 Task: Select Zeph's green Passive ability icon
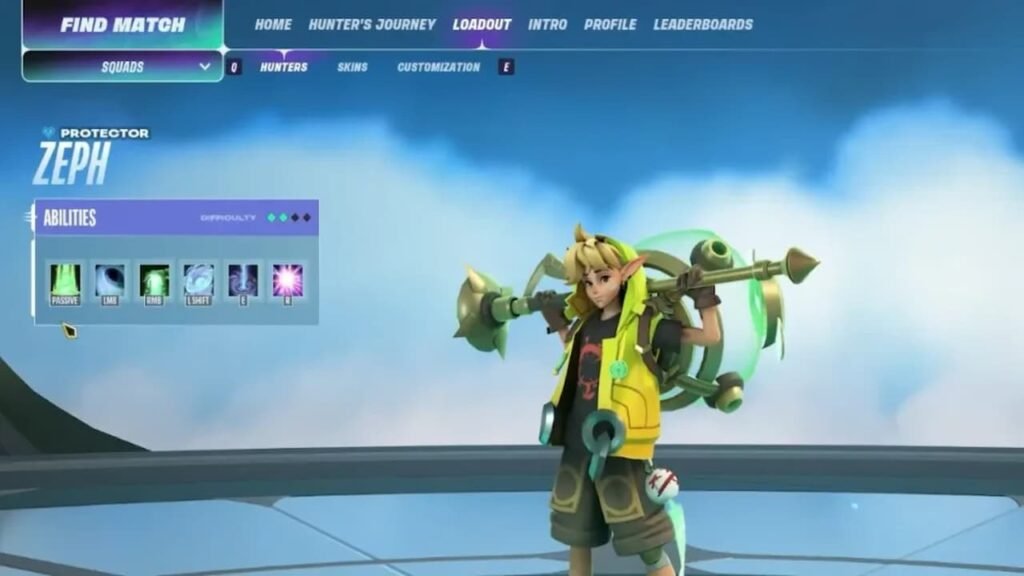pyautogui.click(x=66, y=281)
